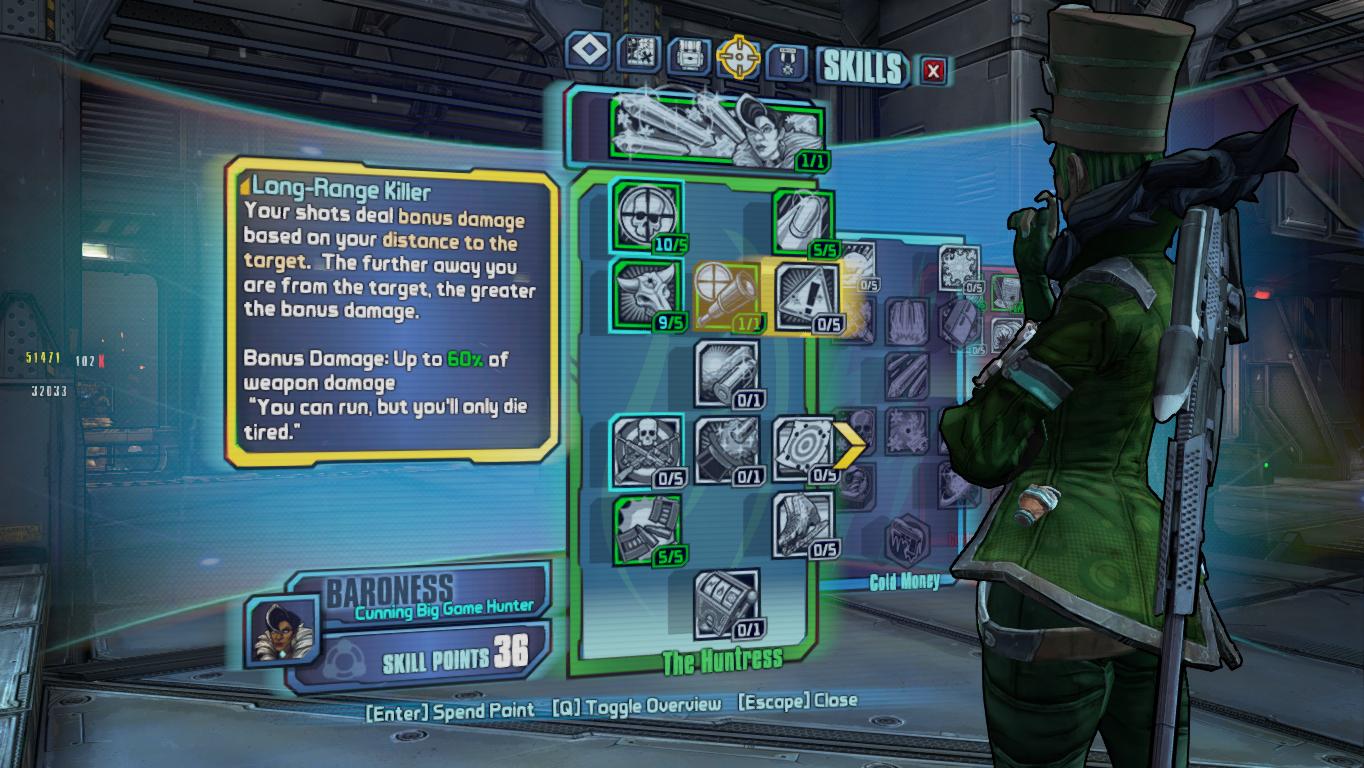Choose the ice skate skill
This screenshot has width=1364, height=768.
click(x=802, y=525)
